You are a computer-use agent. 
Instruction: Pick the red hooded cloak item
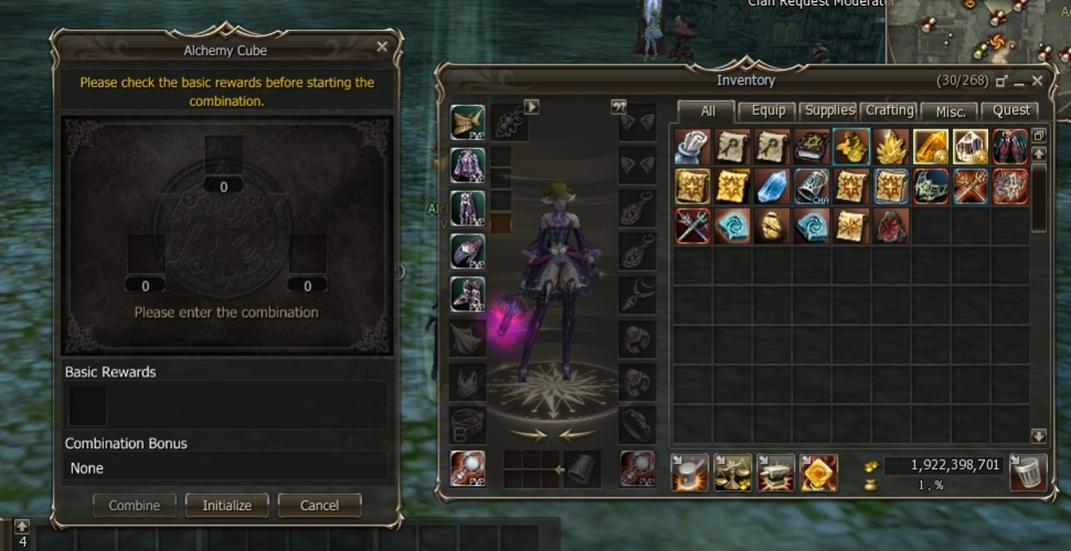[x=891, y=226]
